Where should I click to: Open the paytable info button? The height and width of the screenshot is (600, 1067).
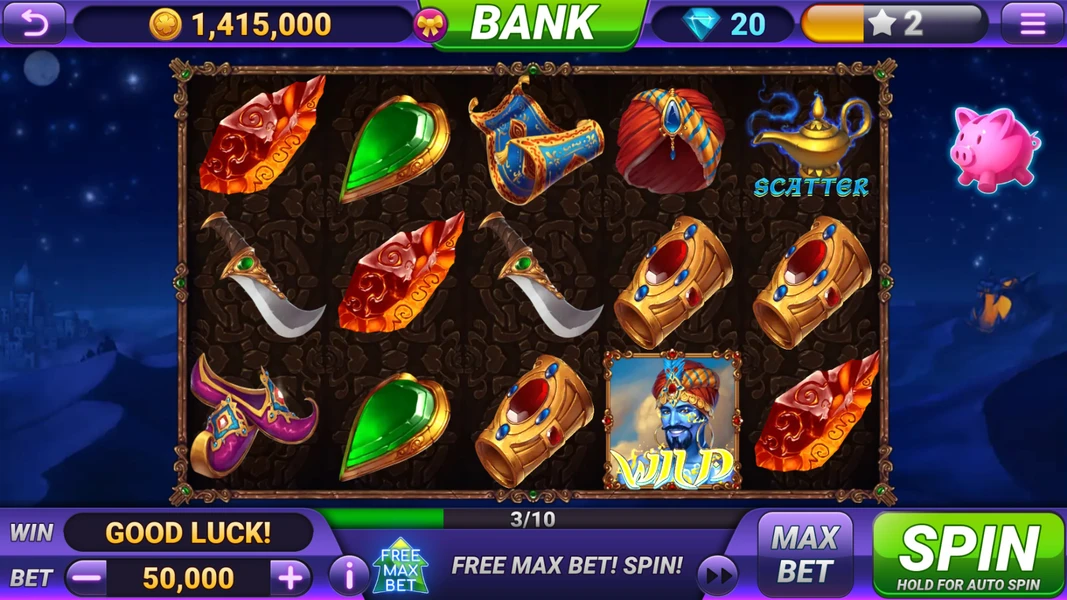point(348,576)
